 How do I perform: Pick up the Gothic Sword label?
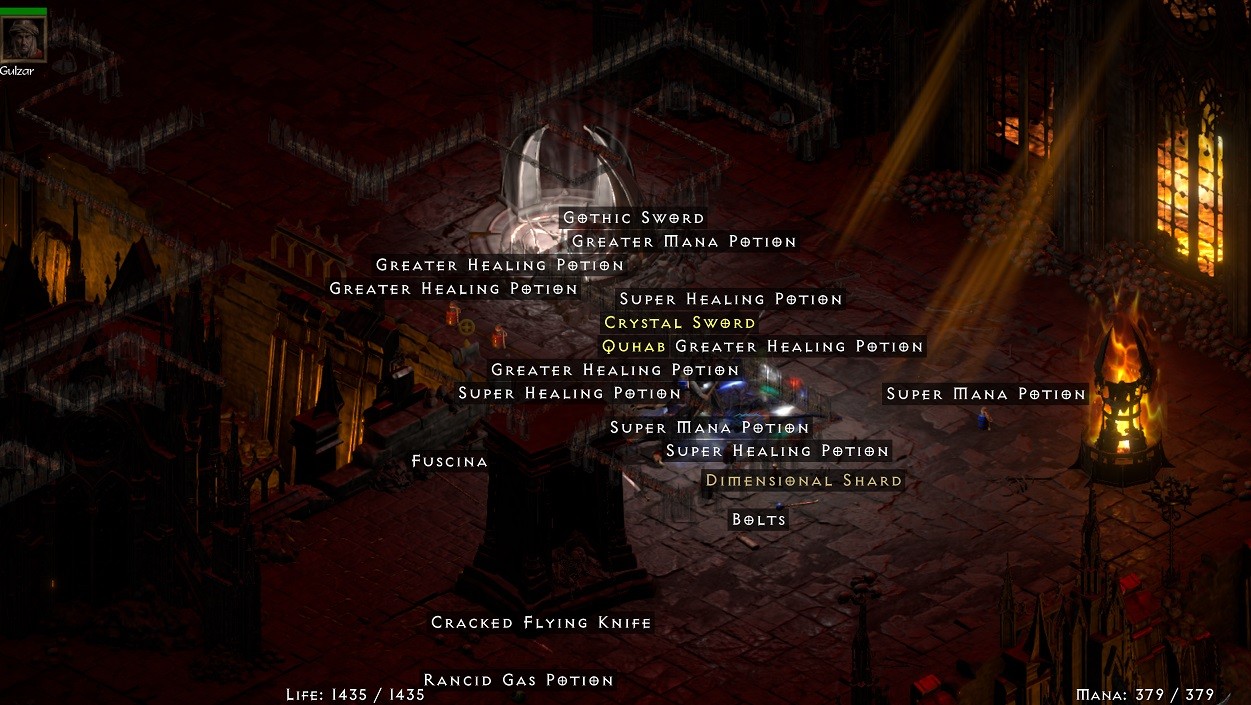click(x=634, y=218)
